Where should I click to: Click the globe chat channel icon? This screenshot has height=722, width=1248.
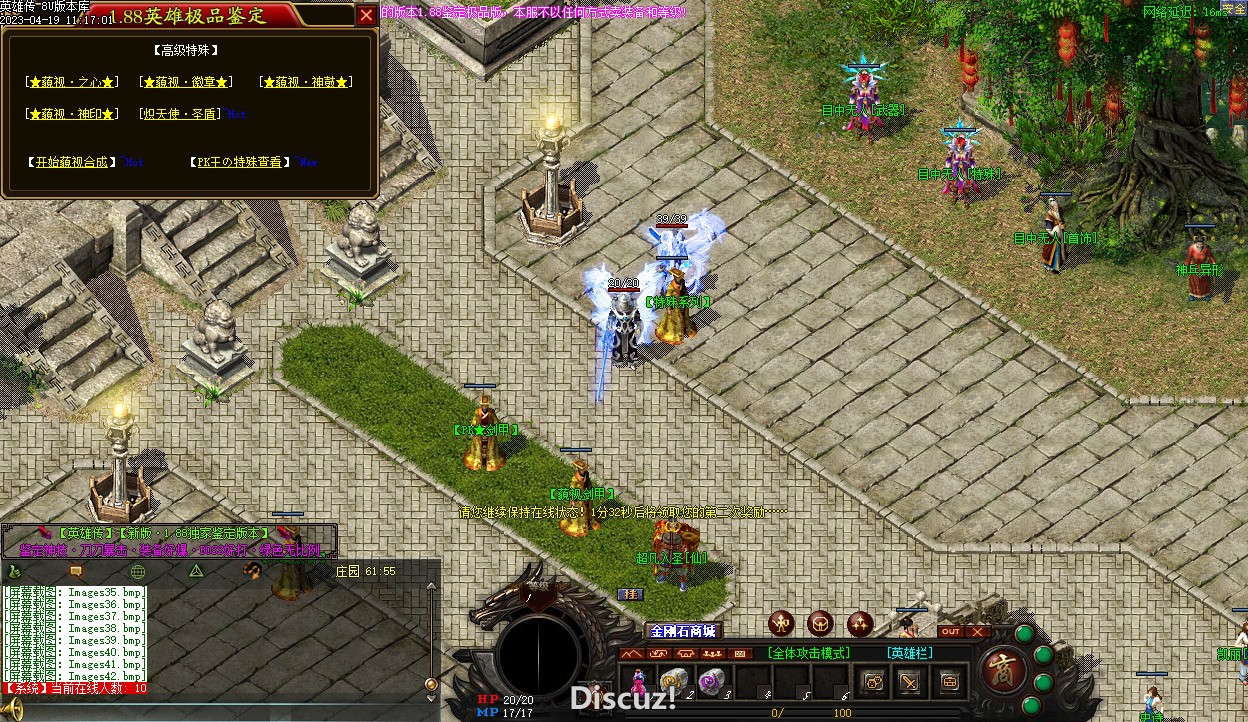click(x=138, y=571)
